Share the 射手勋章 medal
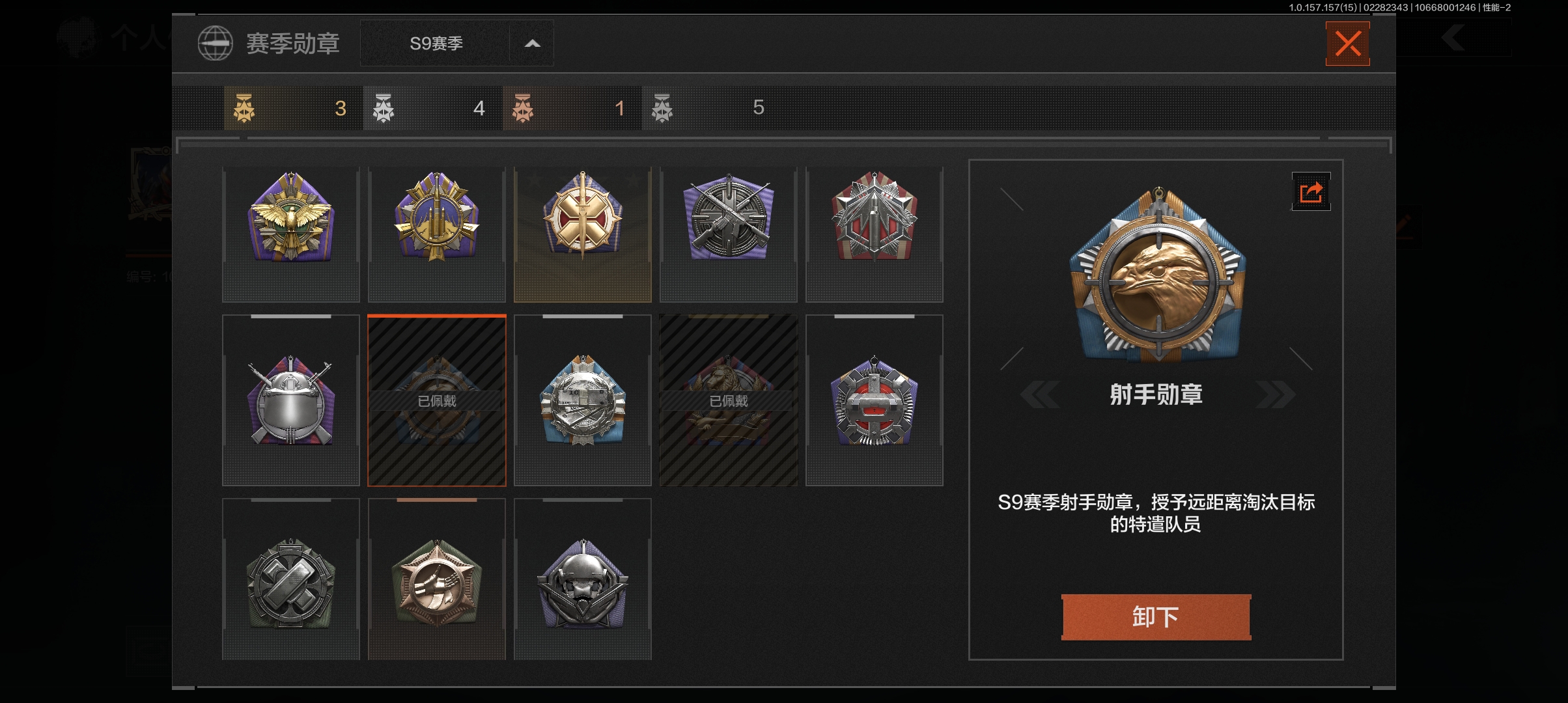The height and width of the screenshot is (703, 1568). coord(1311,192)
